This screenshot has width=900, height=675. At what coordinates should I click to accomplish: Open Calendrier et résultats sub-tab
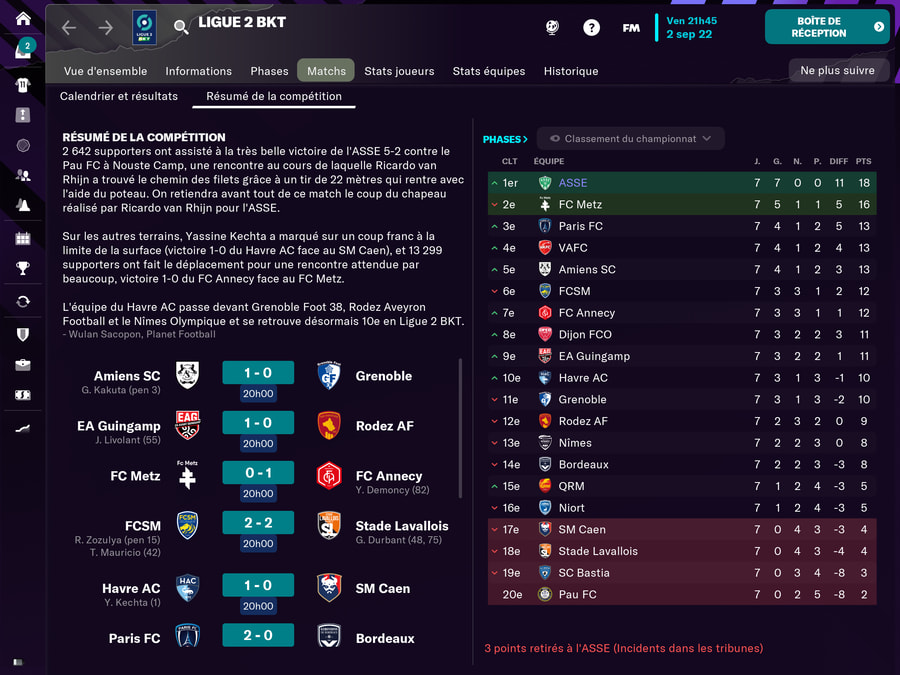click(119, 96)
